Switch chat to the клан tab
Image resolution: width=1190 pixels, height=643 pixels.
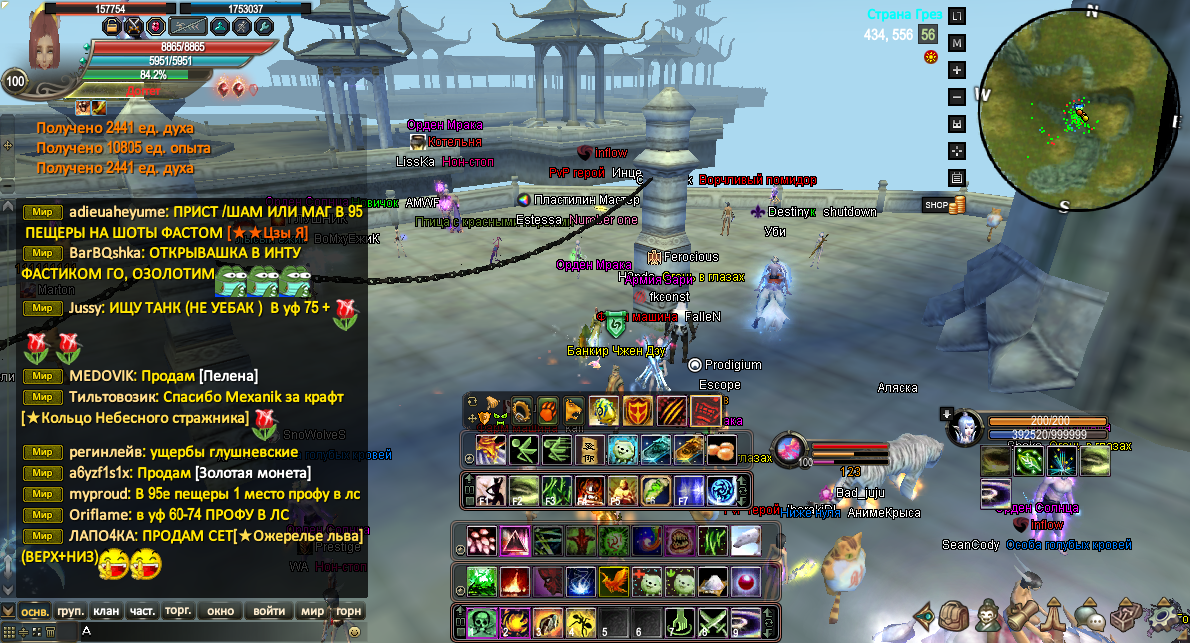[105, 611]
